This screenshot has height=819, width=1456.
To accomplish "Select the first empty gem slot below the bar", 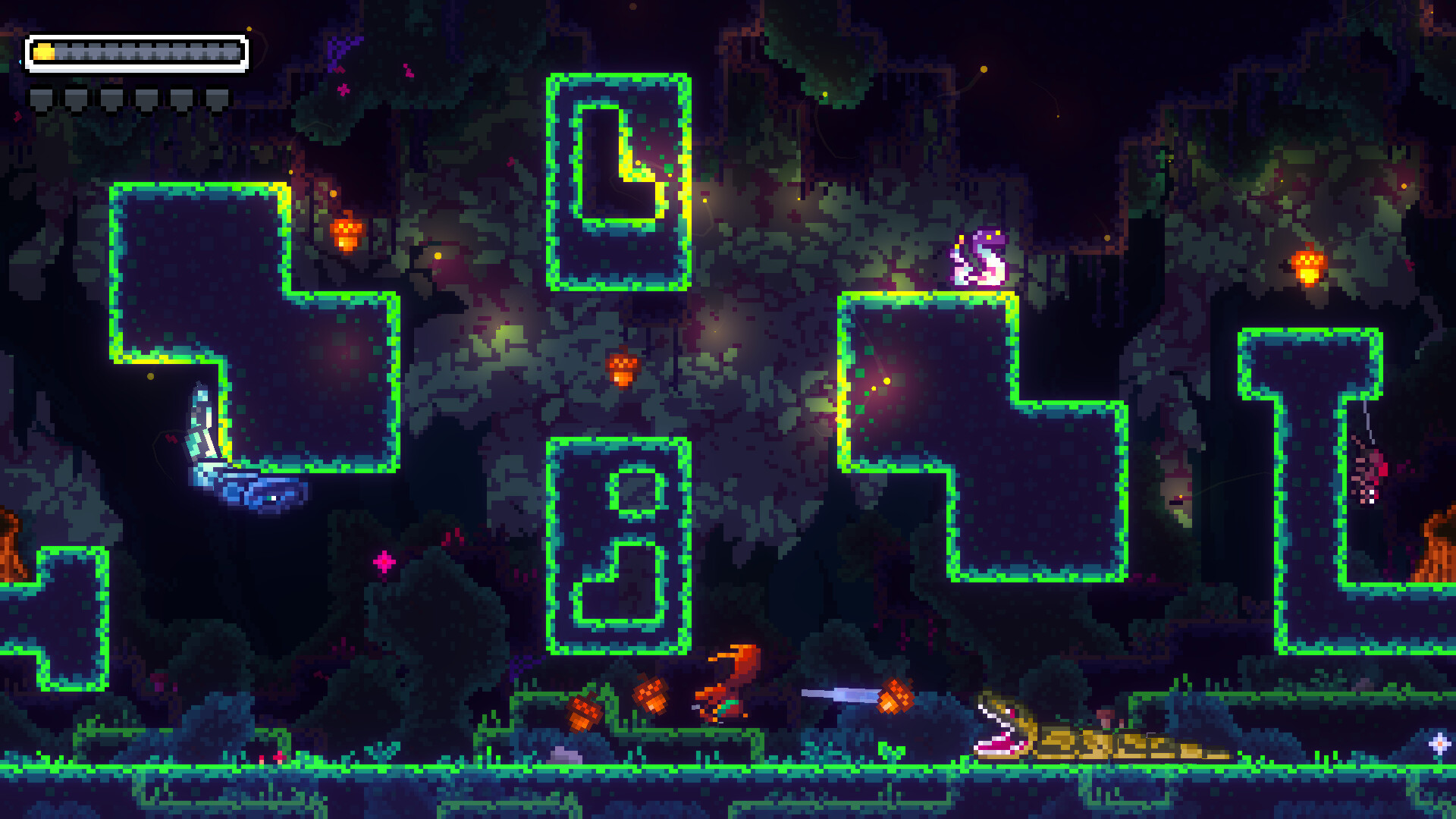I will (x=42, y=96).
